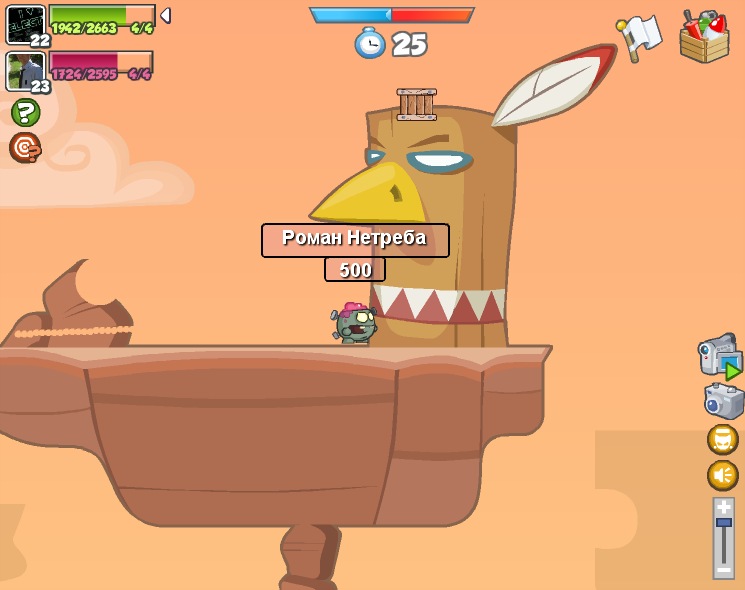Start video recording with camcorder icon
The height and width of the screenshot is (590, 745).
click(x=719, y=358)
